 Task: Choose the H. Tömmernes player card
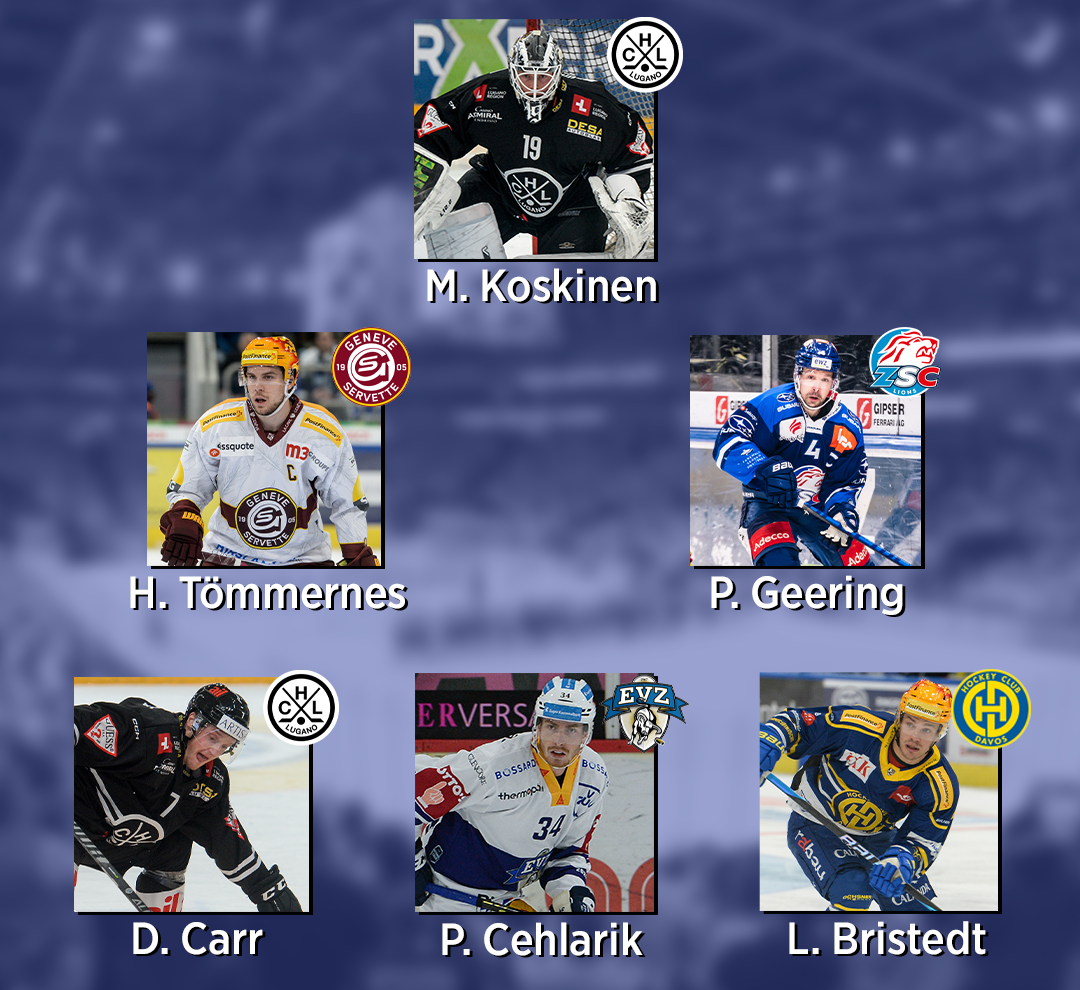point(264,450)
